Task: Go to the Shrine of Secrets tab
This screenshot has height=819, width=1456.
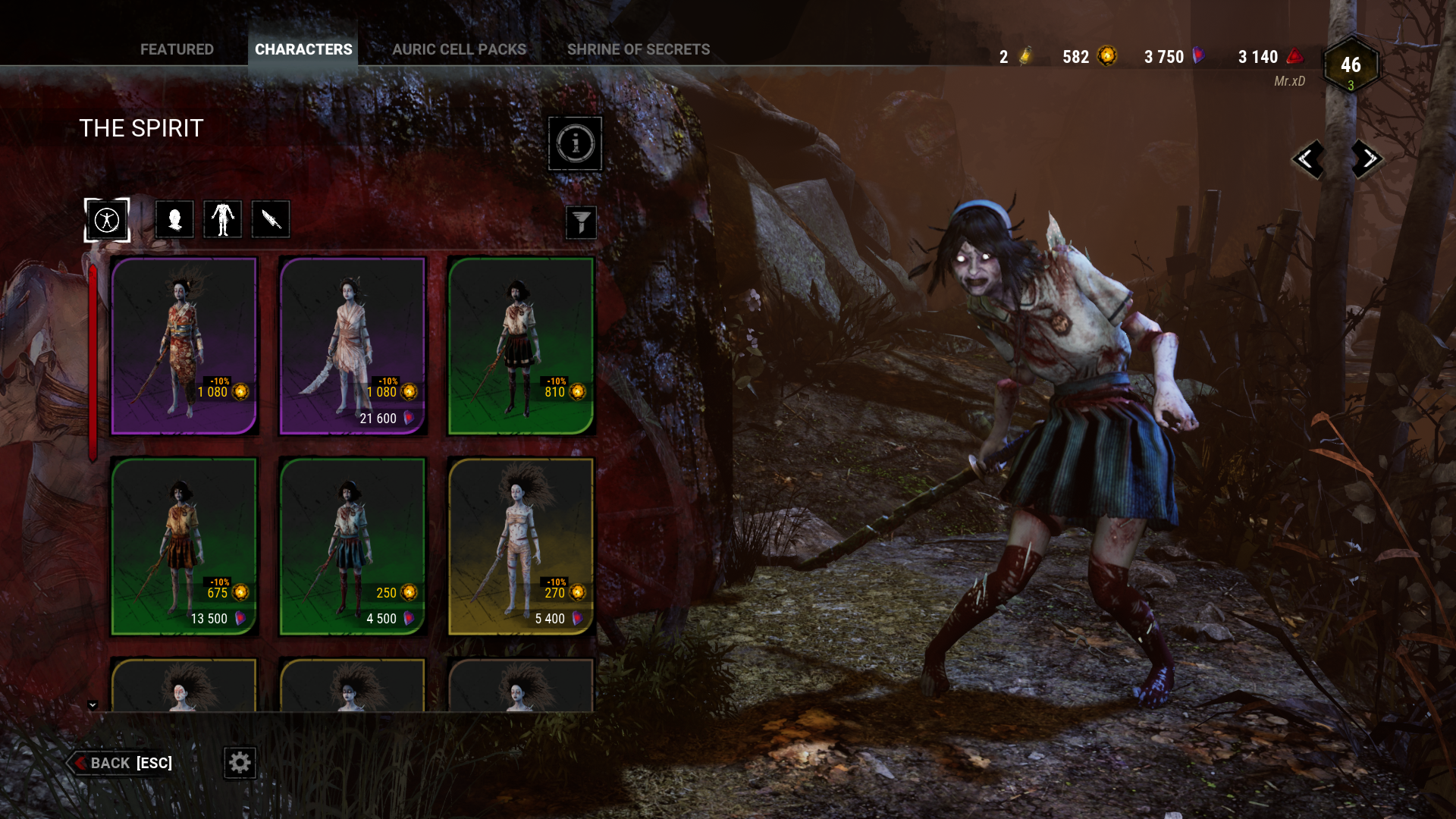Action: [639, 49]
